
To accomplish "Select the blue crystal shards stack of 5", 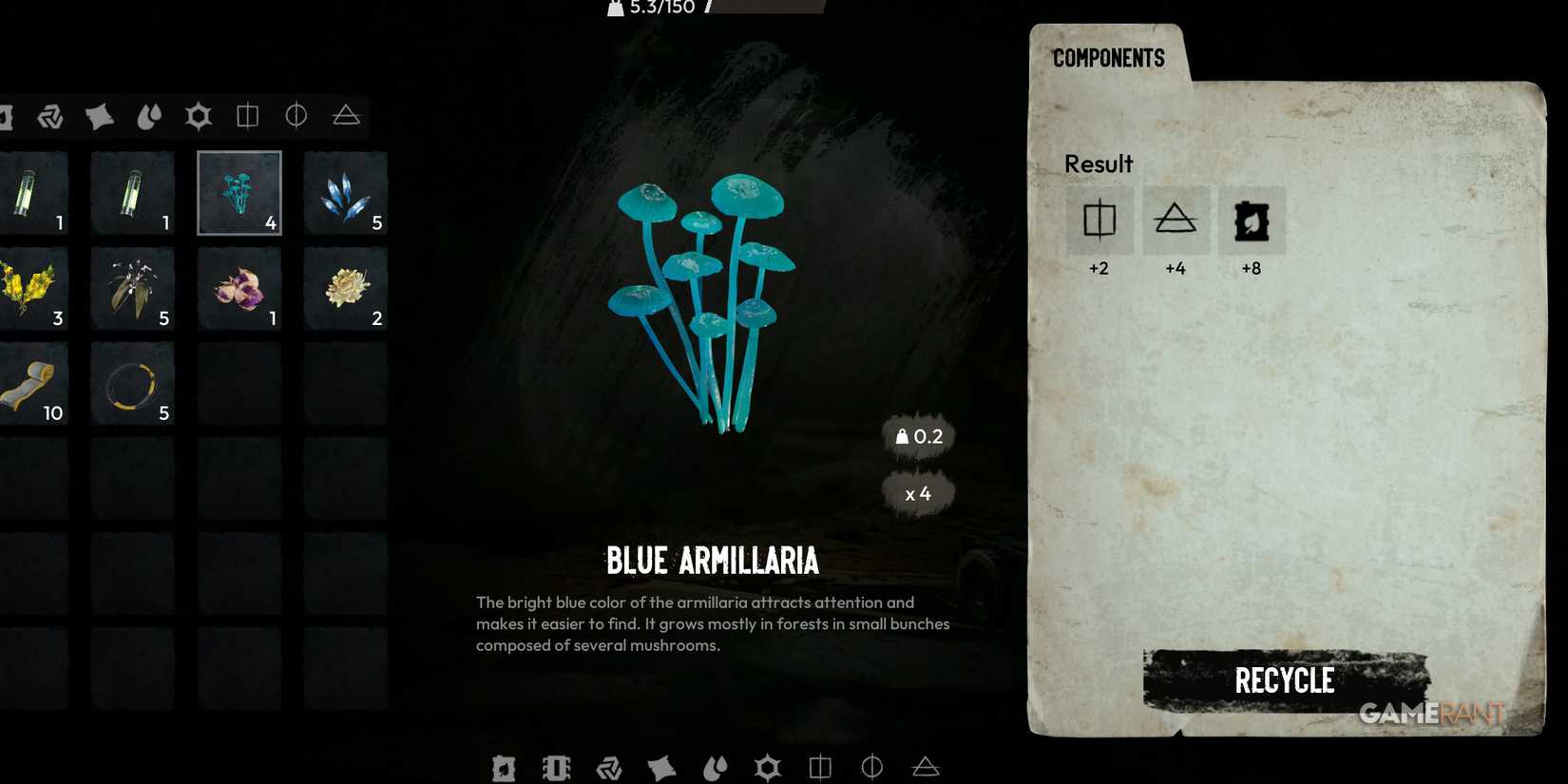I will [344, 193].
